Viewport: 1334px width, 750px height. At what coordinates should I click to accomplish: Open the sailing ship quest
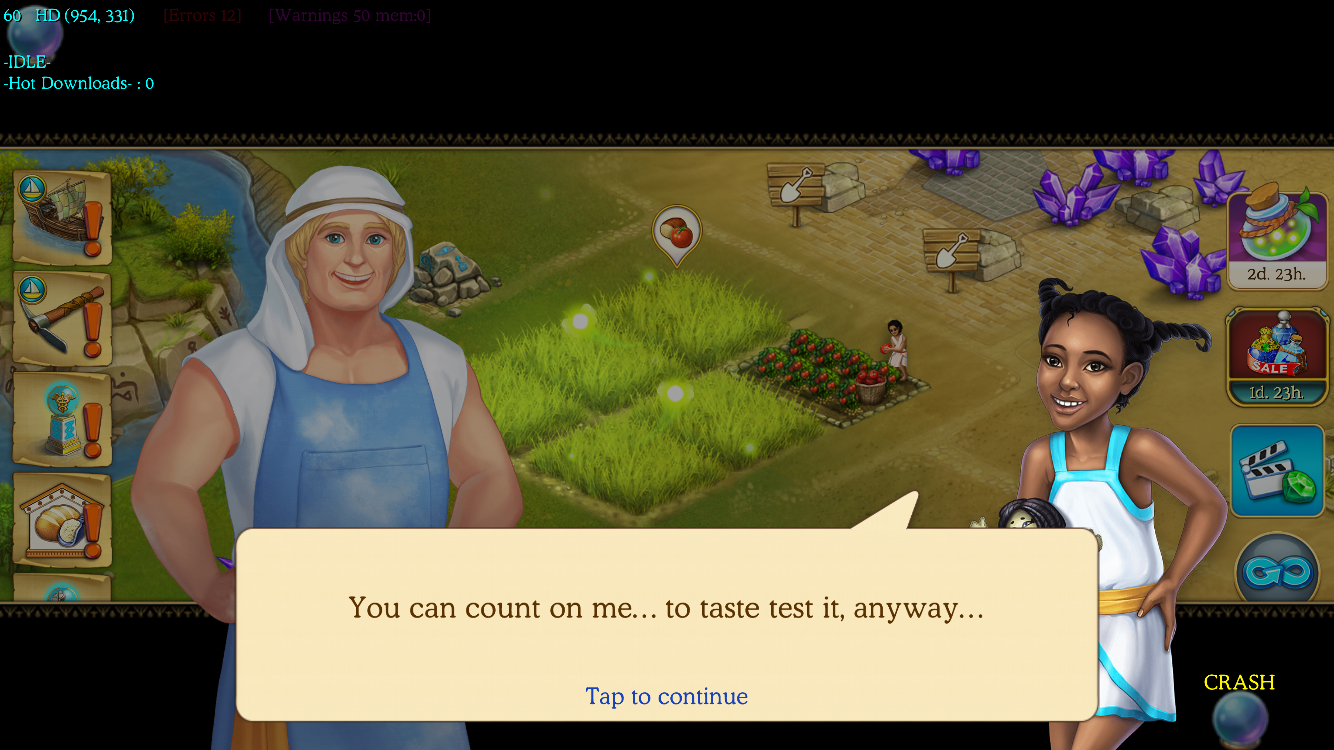pyautogui.click(x=62, y=217)
